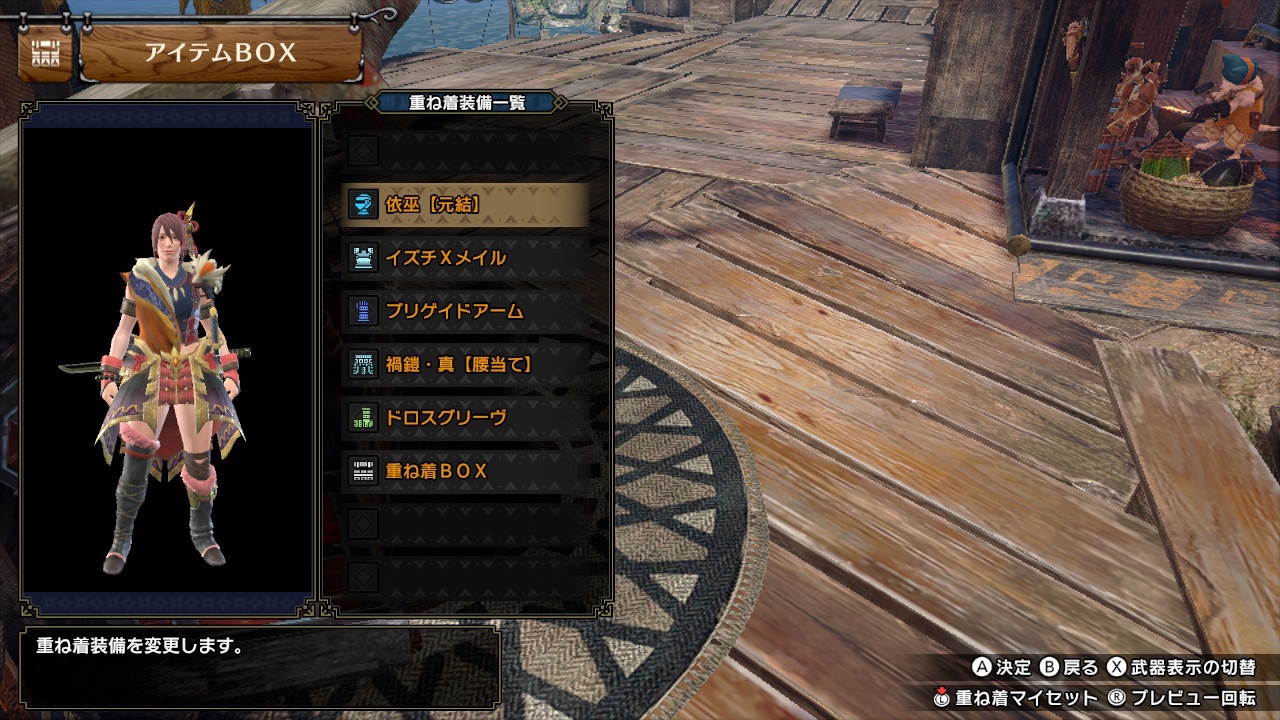Image resolution: width=1280 pixels, height=720 pixels.
Task: Choose the ドロスグリーヴ leg entry
Action: [x=465, y=417]
